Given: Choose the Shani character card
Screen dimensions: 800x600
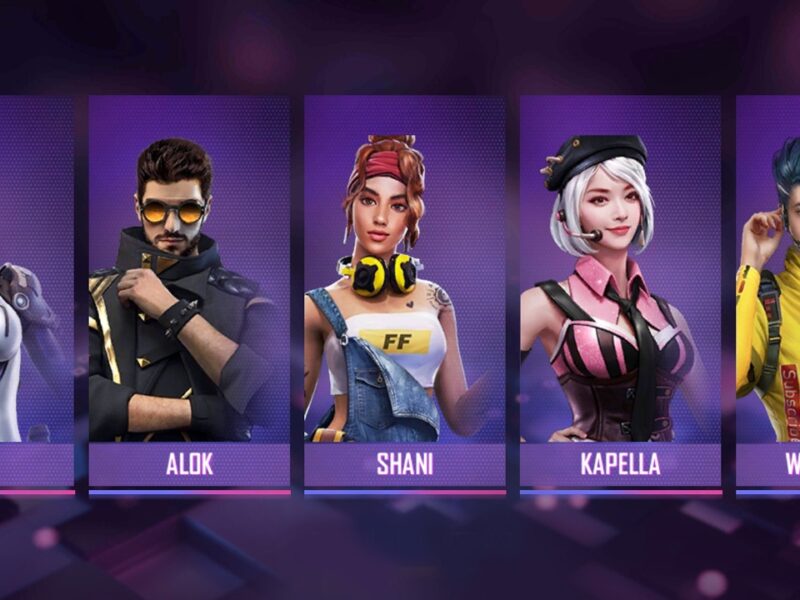Looking at the screenshot, I should click(x=404, y=290).
